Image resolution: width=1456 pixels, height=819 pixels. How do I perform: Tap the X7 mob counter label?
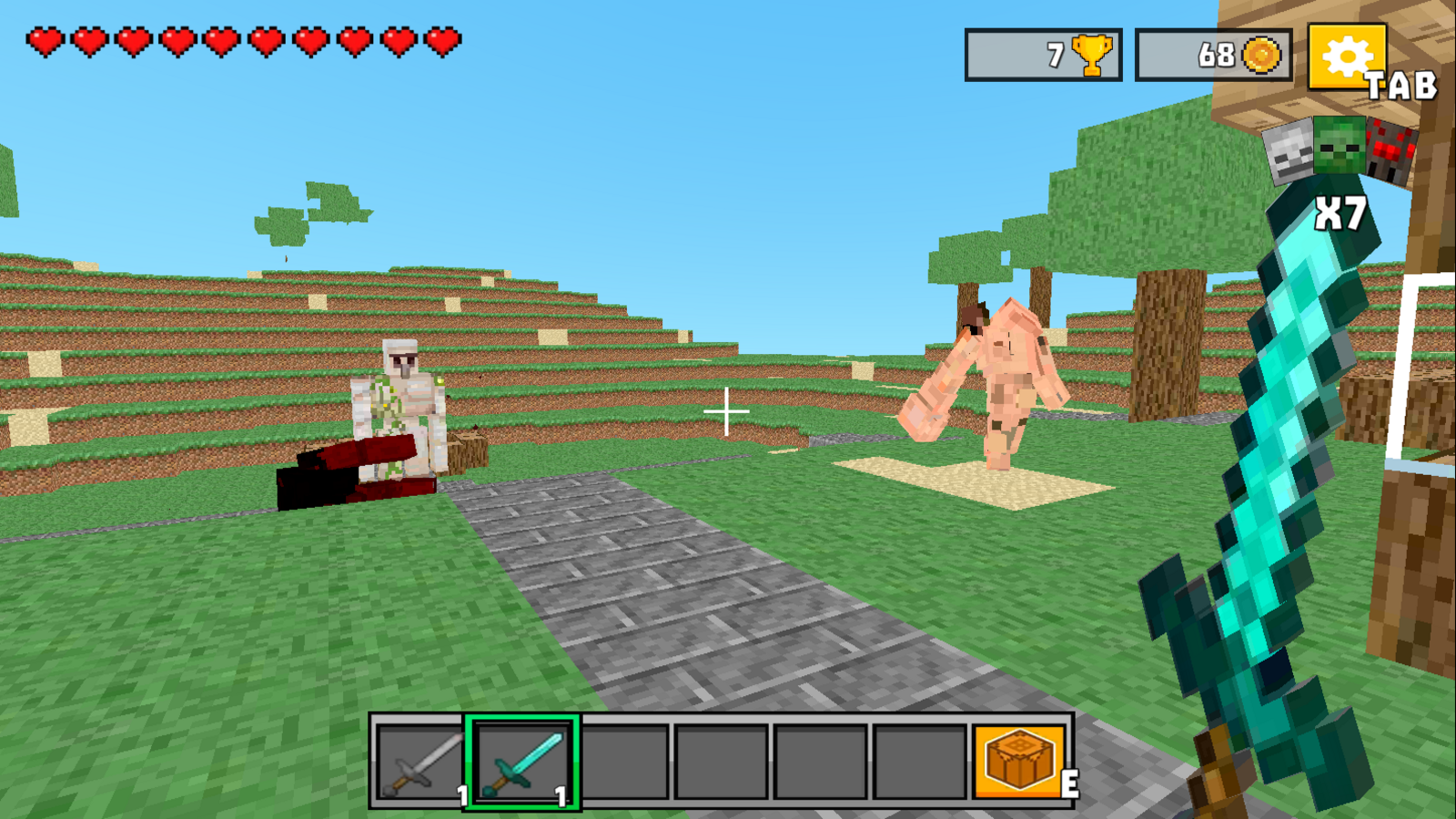tap(1338, 212)
